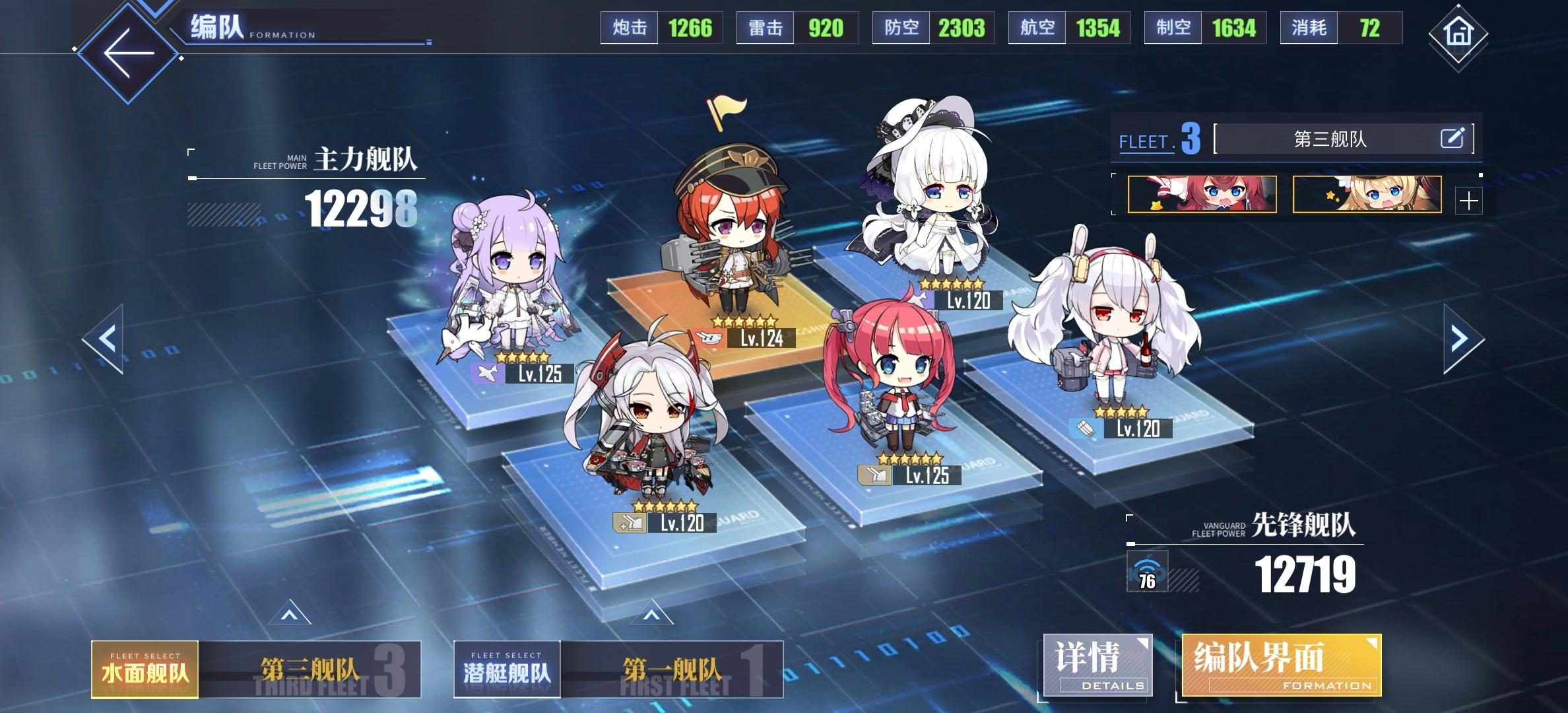1568x713 pixels.
Task: Select the red twin-tail Lv.125 vanguard ship
Action: (888, 383)
